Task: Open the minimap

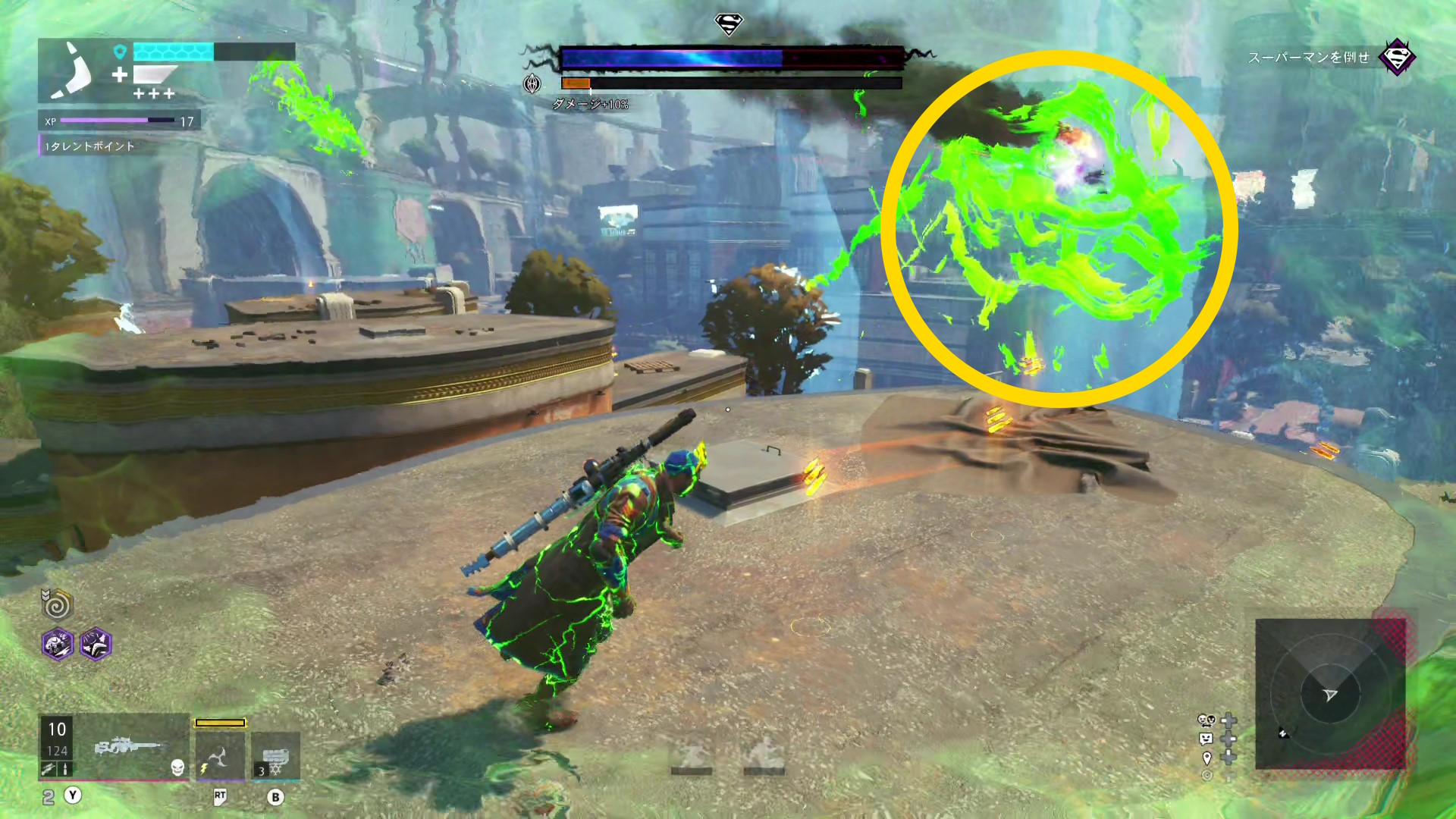Action: pos(1330,694)
